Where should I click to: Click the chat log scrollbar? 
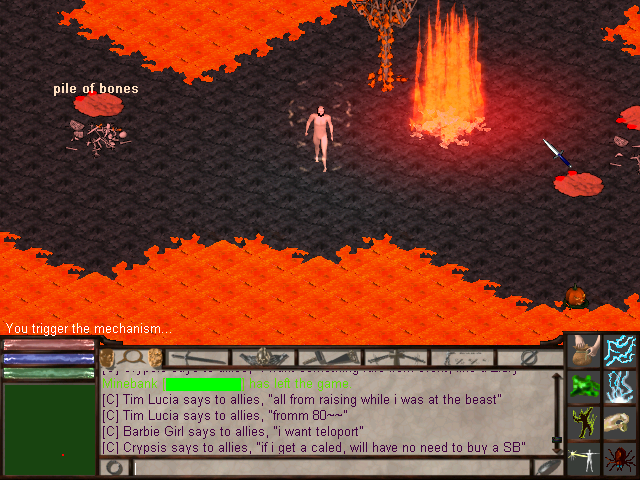(x=557, y=410)
